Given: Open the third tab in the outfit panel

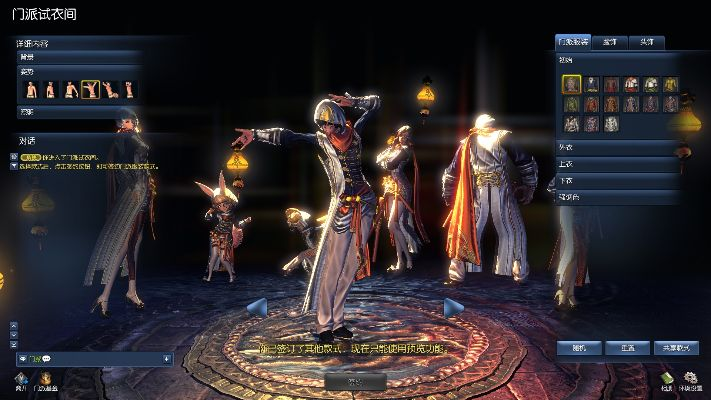Looking at the screenshot, I should click(647, 42).
